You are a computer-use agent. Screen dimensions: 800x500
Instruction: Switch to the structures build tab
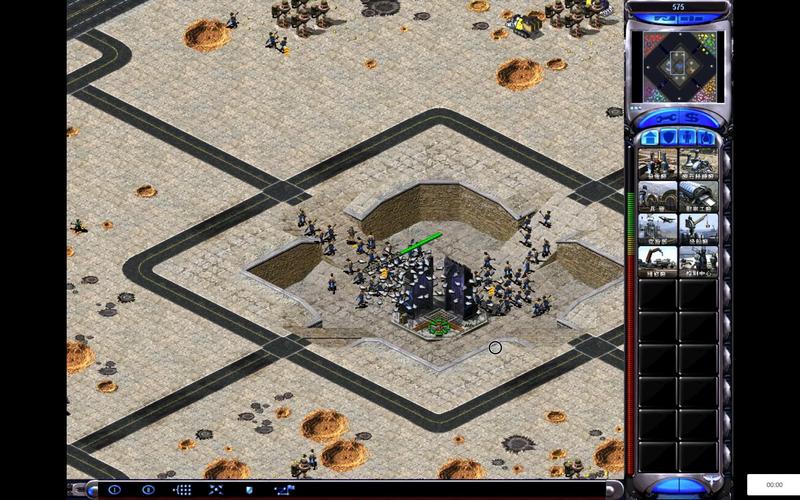(648, 137)
